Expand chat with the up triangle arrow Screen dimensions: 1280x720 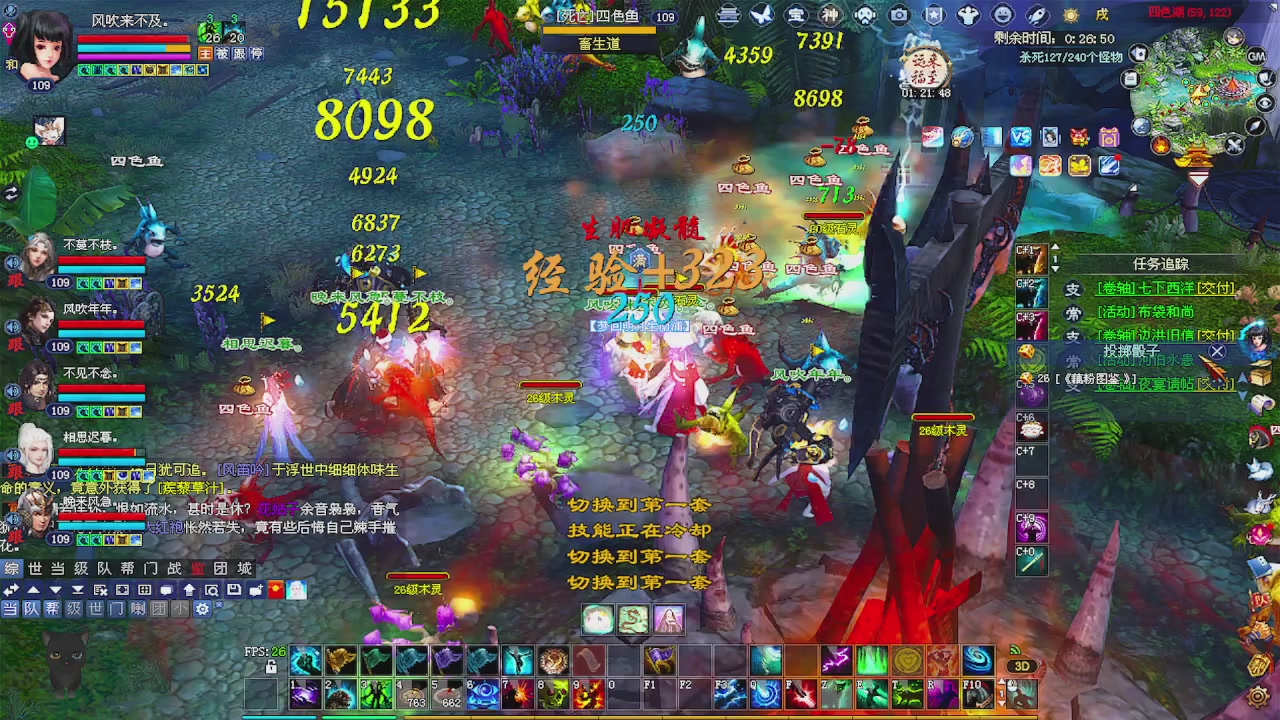(34, 590)
